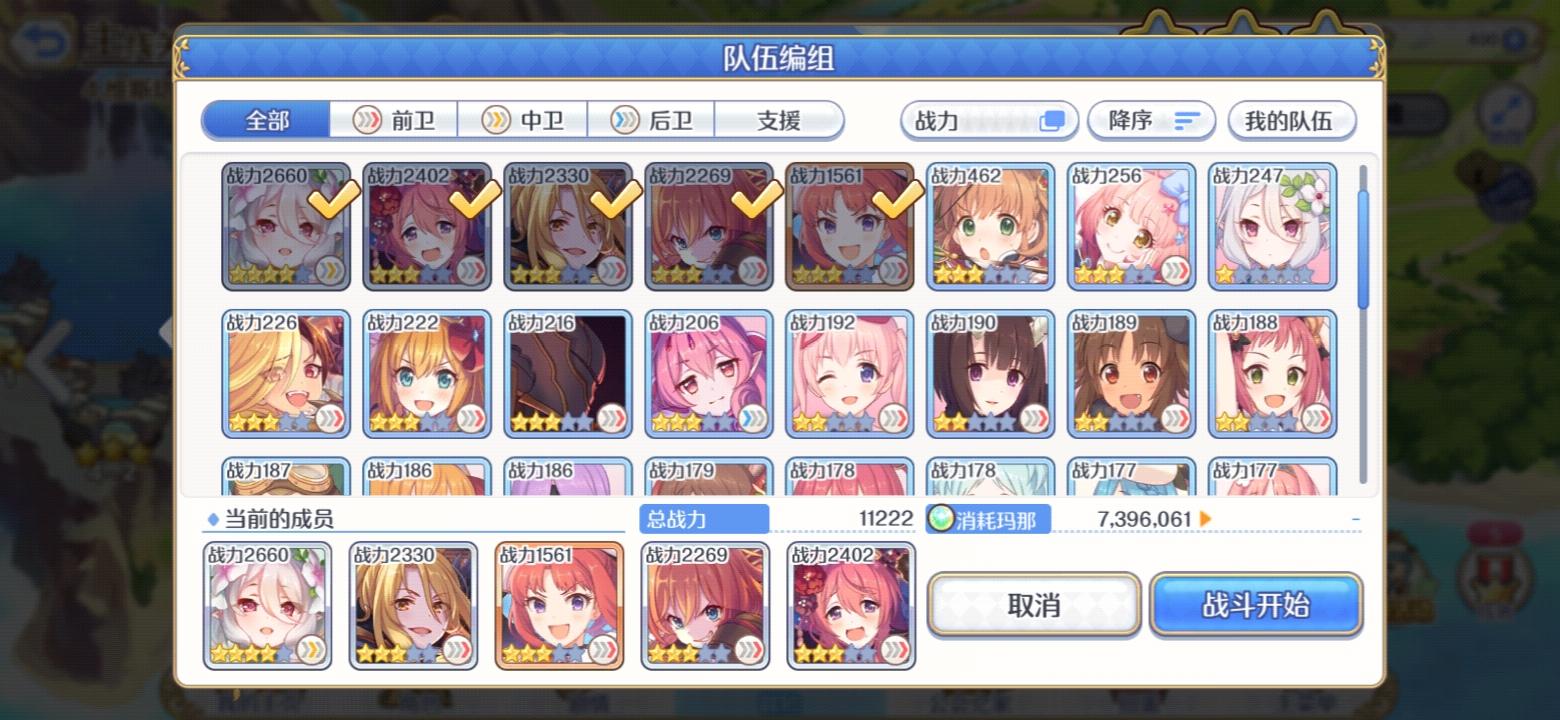The width and height of the screenshot is (1560, 720).
Task: Select the 战力226 character thumbnail
Action: pos(286,374)
